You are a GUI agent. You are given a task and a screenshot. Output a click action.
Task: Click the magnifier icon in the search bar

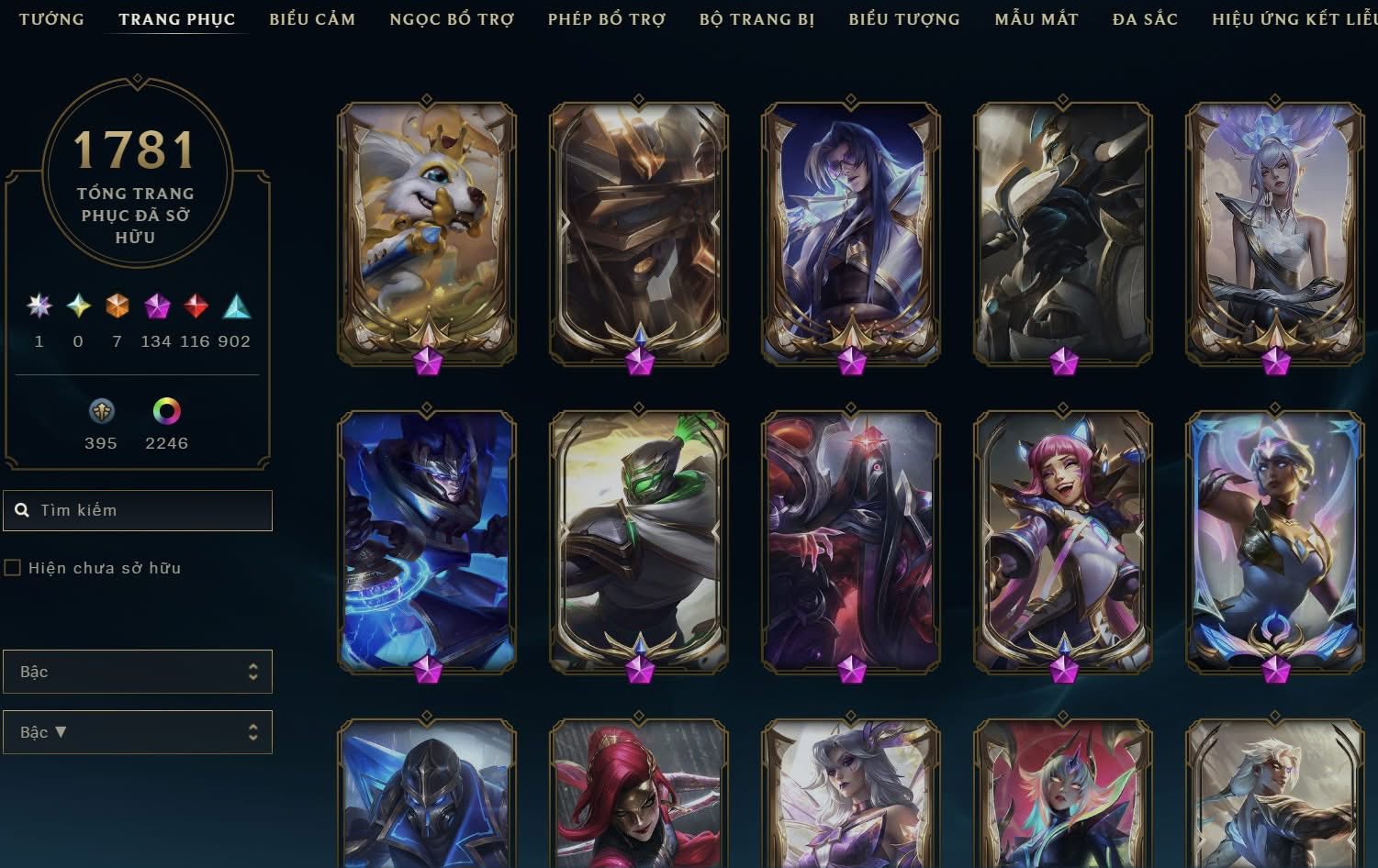point(23,510)
